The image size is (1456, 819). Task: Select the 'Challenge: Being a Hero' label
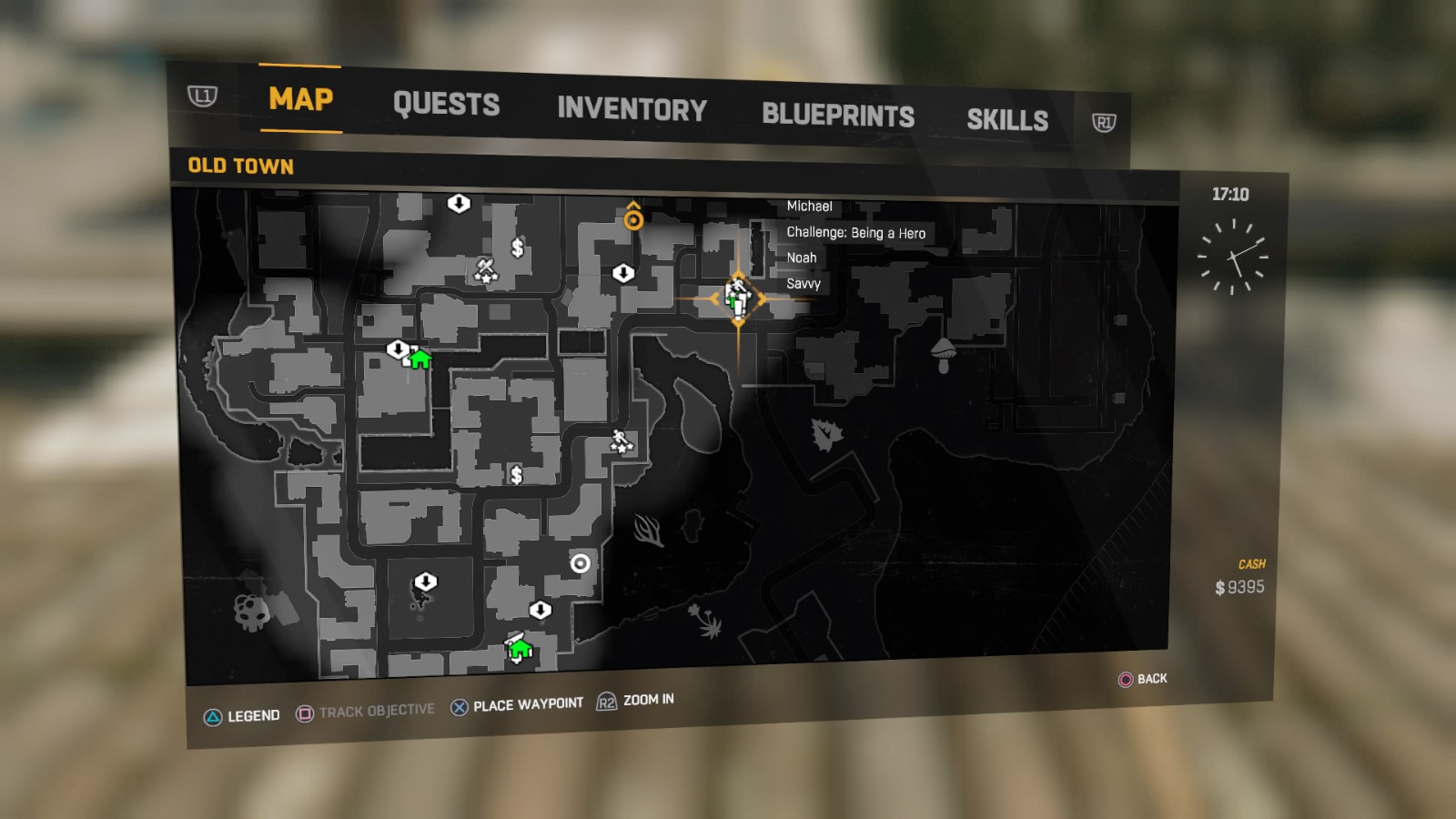click(855, 234)
